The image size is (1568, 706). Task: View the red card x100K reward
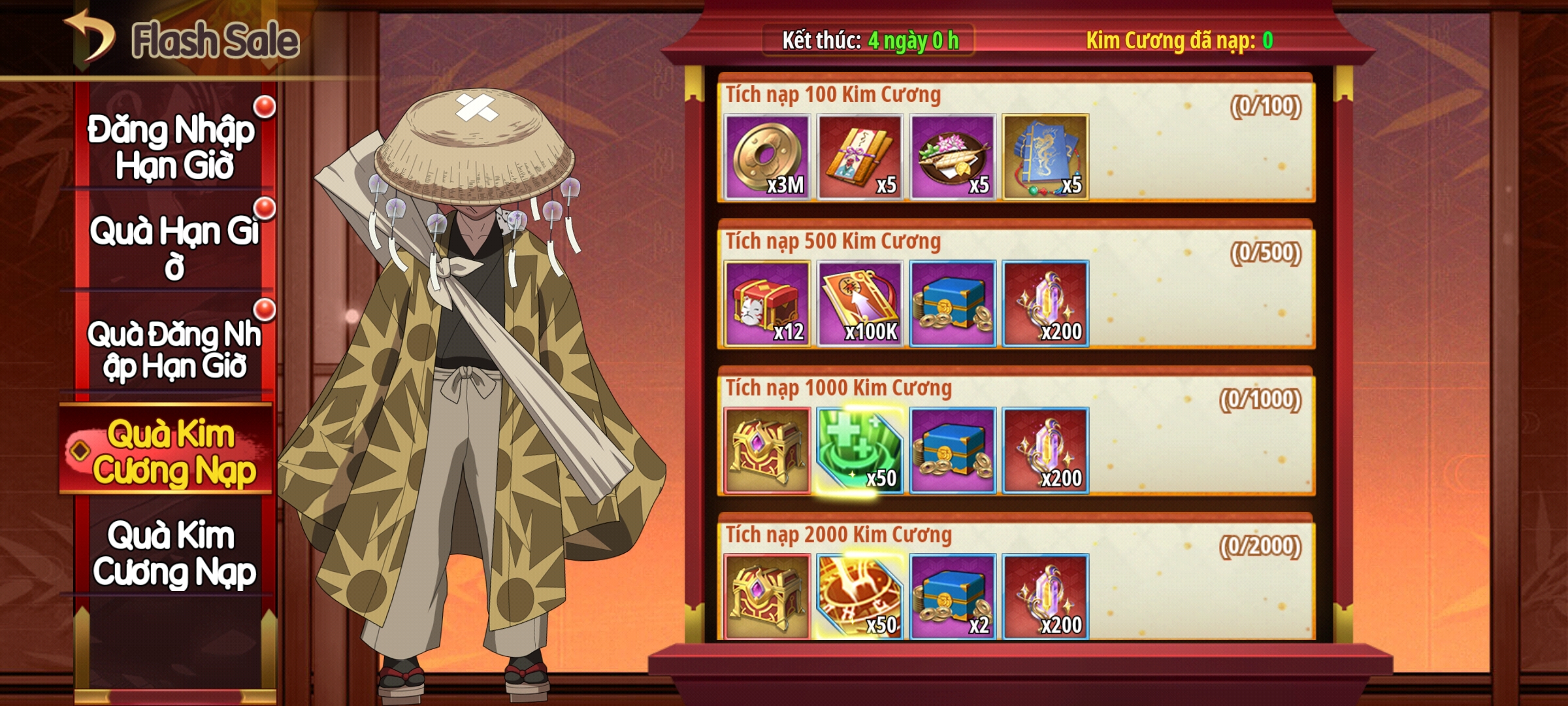pos(860,303)
